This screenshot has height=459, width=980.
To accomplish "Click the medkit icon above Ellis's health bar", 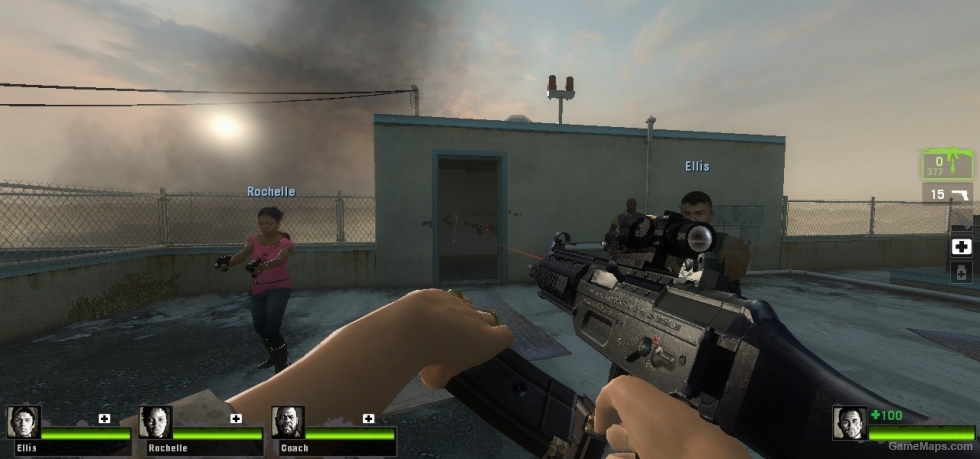I will click(104, 418).
